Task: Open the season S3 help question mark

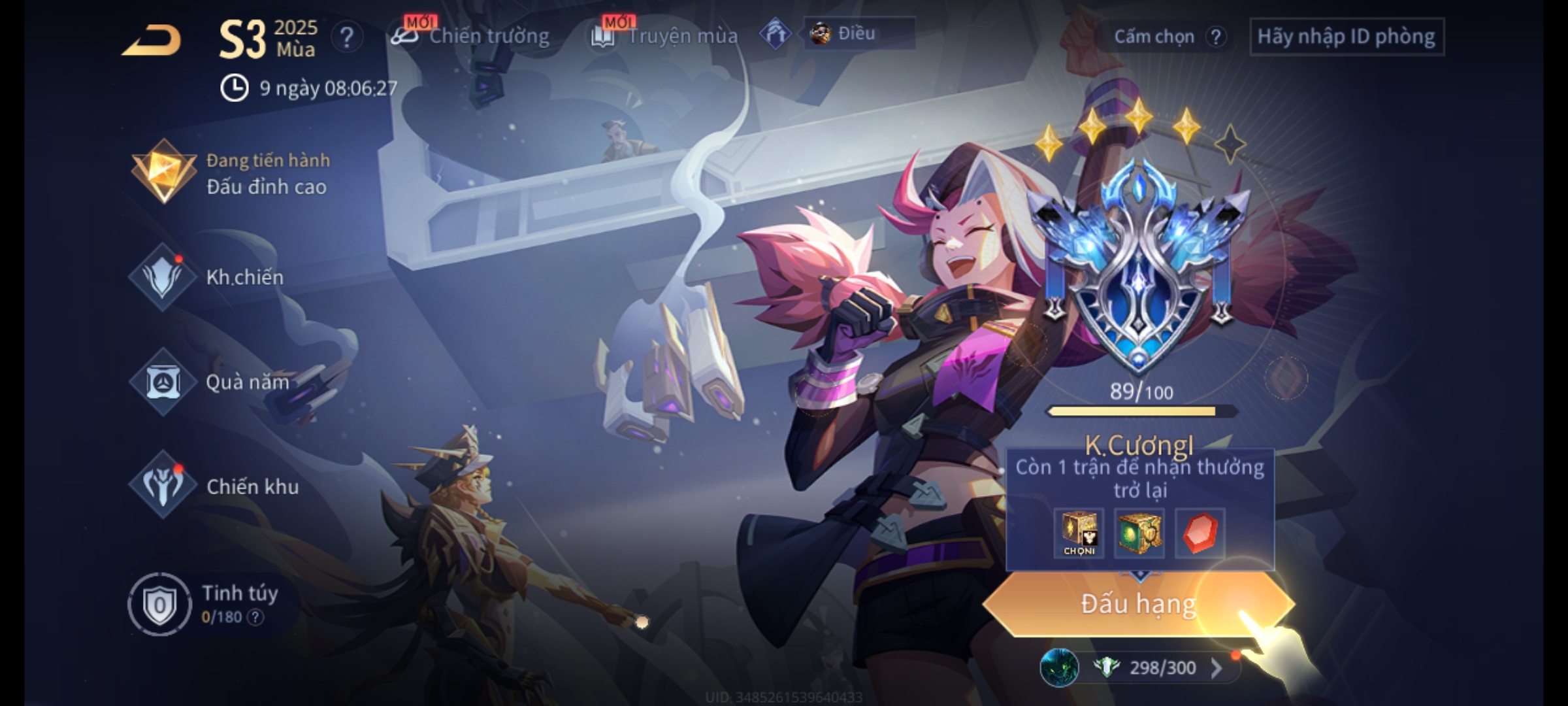Action: coord(346,38)
